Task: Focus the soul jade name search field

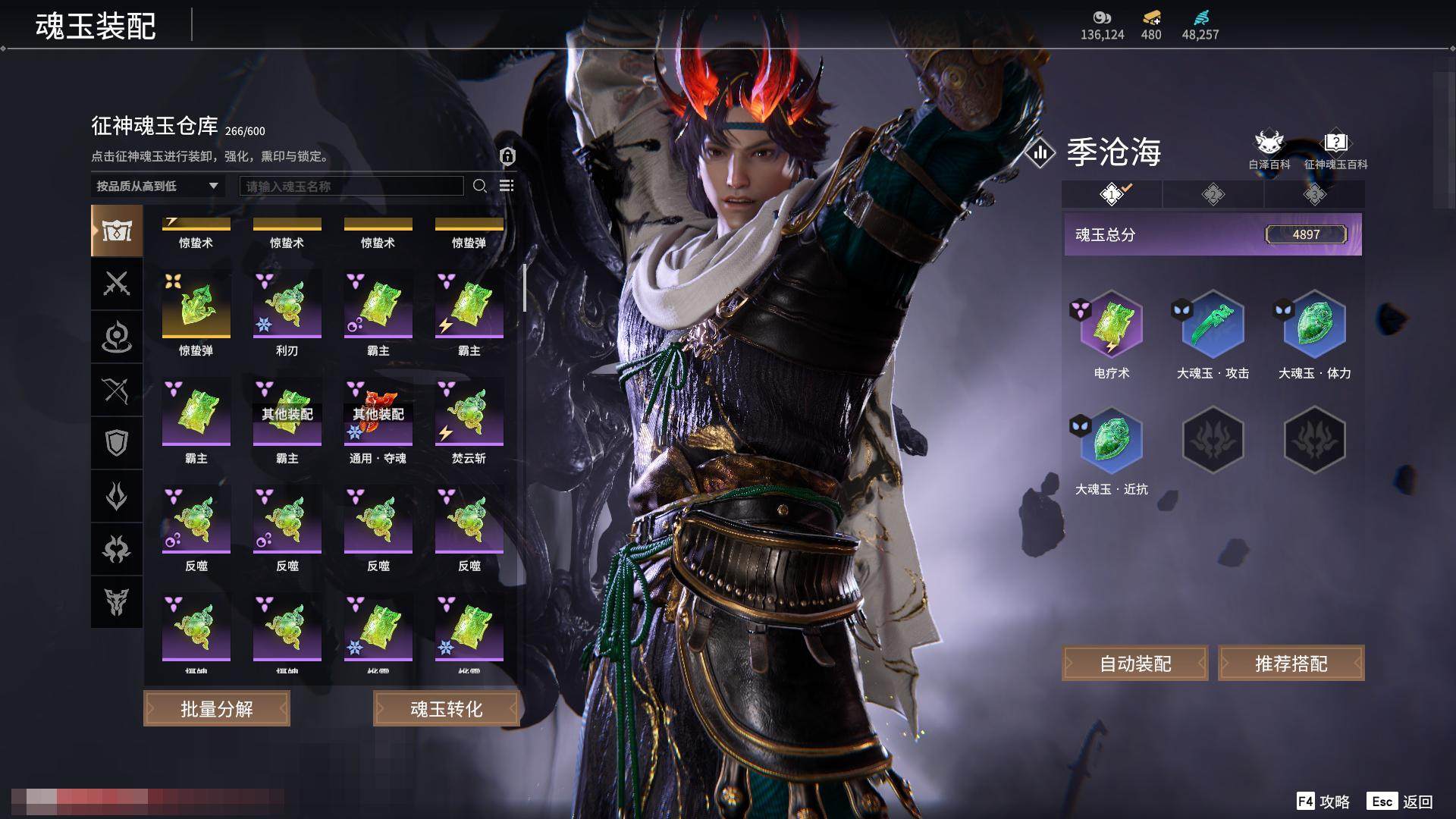Action: coord(351,186)
